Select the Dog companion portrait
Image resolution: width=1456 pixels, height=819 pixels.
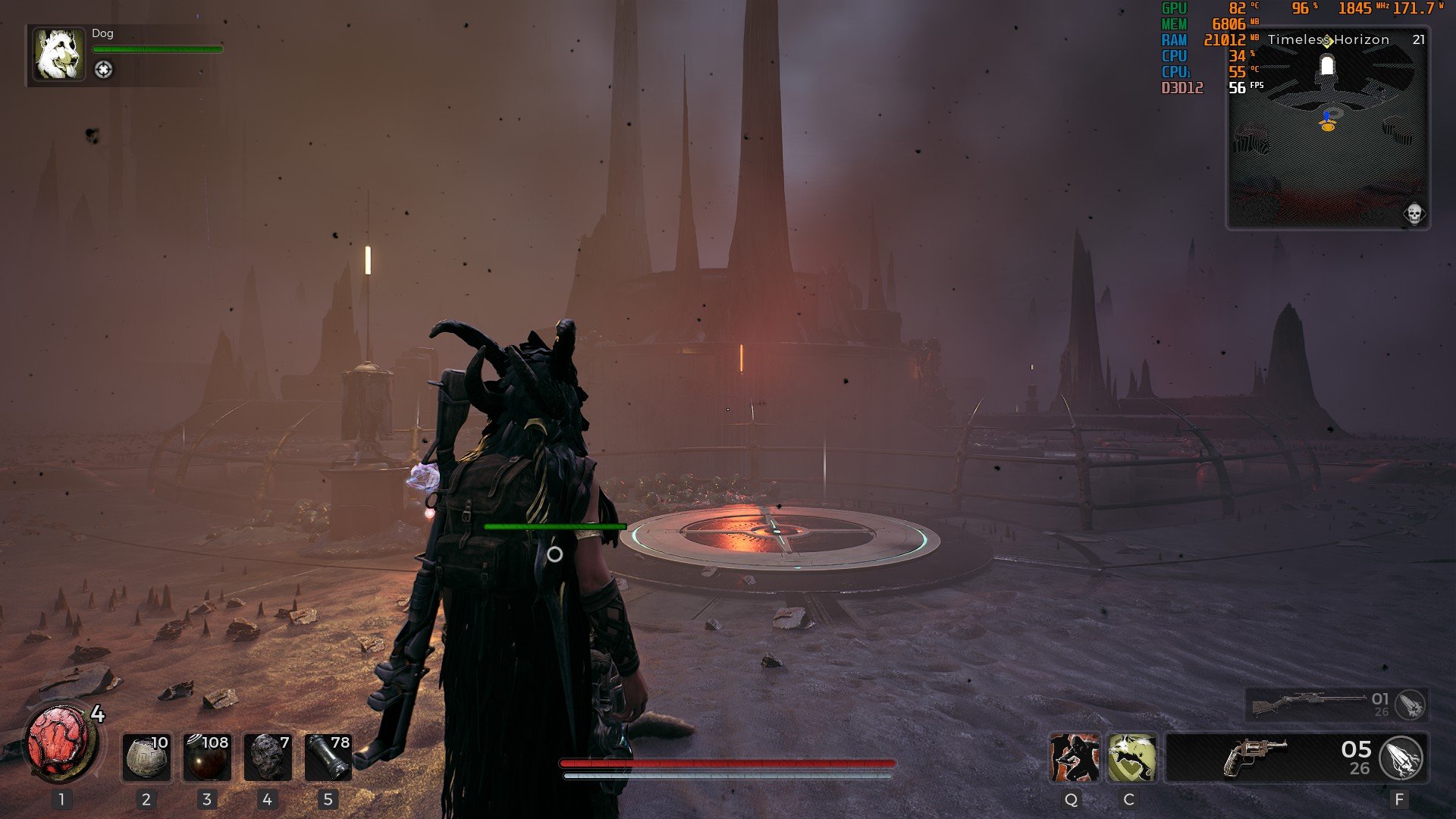(58, 55)
